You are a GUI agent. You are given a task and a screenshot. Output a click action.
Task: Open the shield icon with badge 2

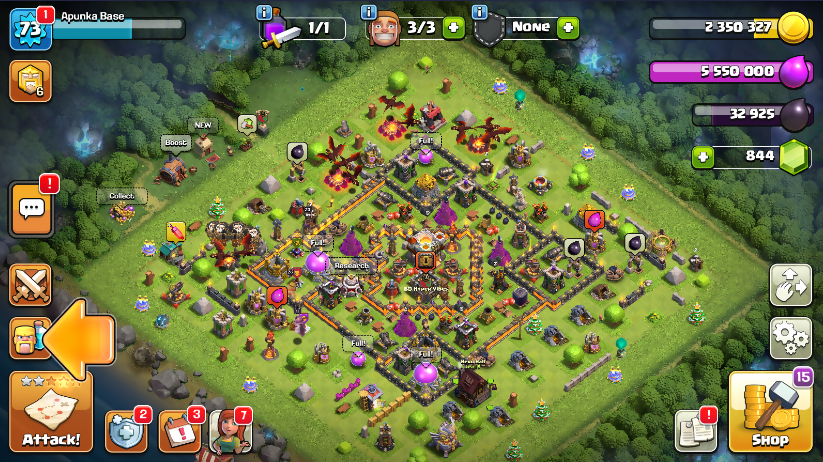tap(126, 431)
